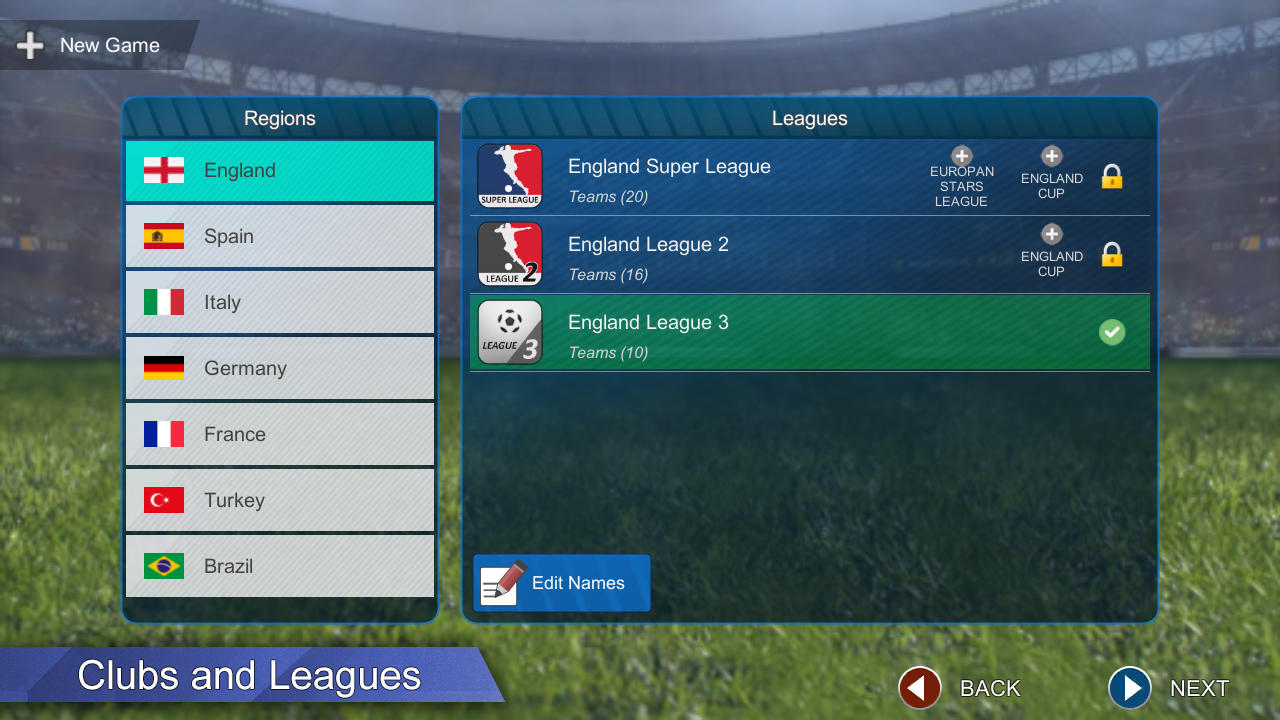
Task: Click the Brazil flag icon
Action: click(164, 565)
